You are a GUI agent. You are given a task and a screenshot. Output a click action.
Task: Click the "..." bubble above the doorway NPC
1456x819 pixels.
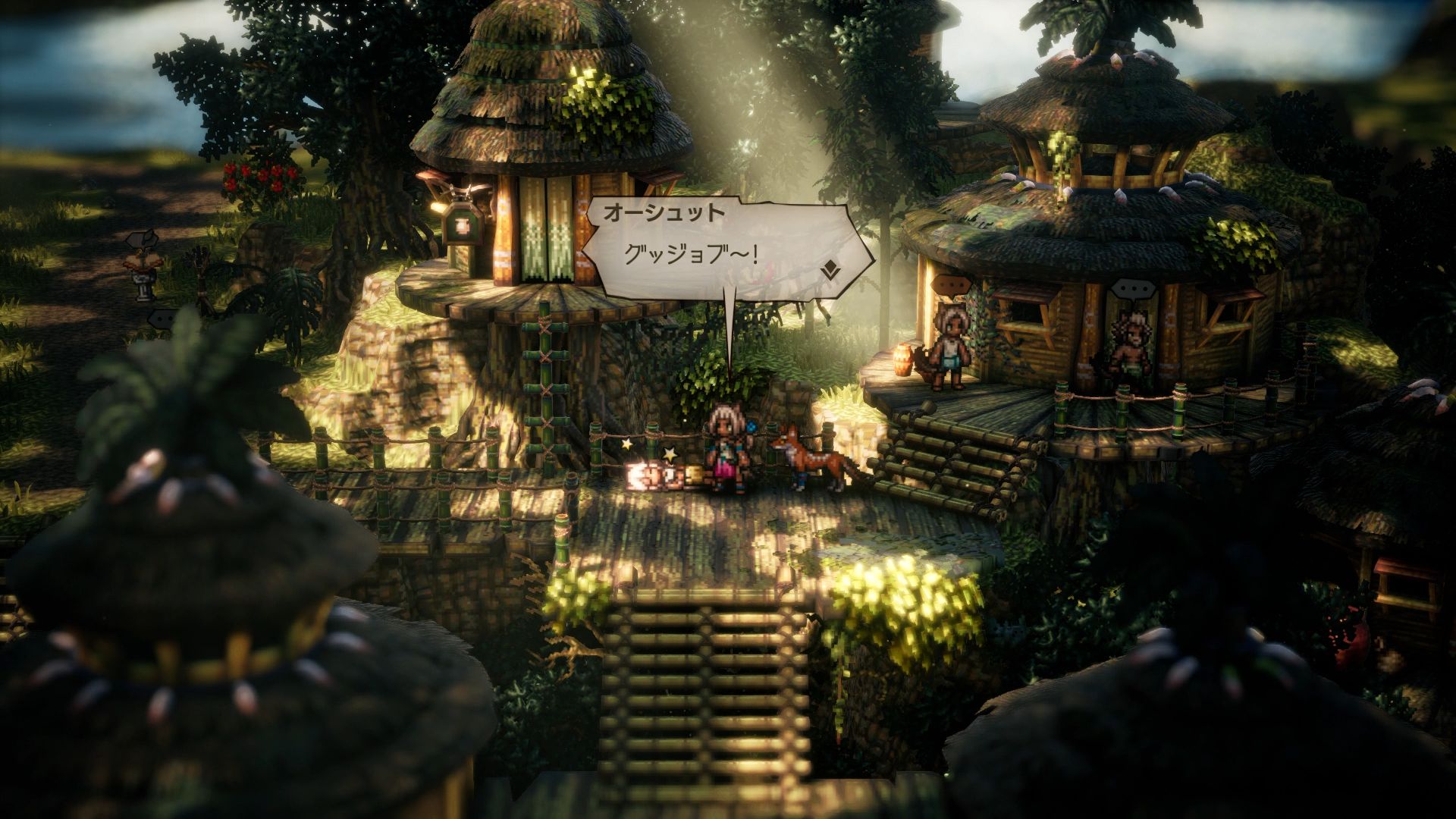(1134, 287)
